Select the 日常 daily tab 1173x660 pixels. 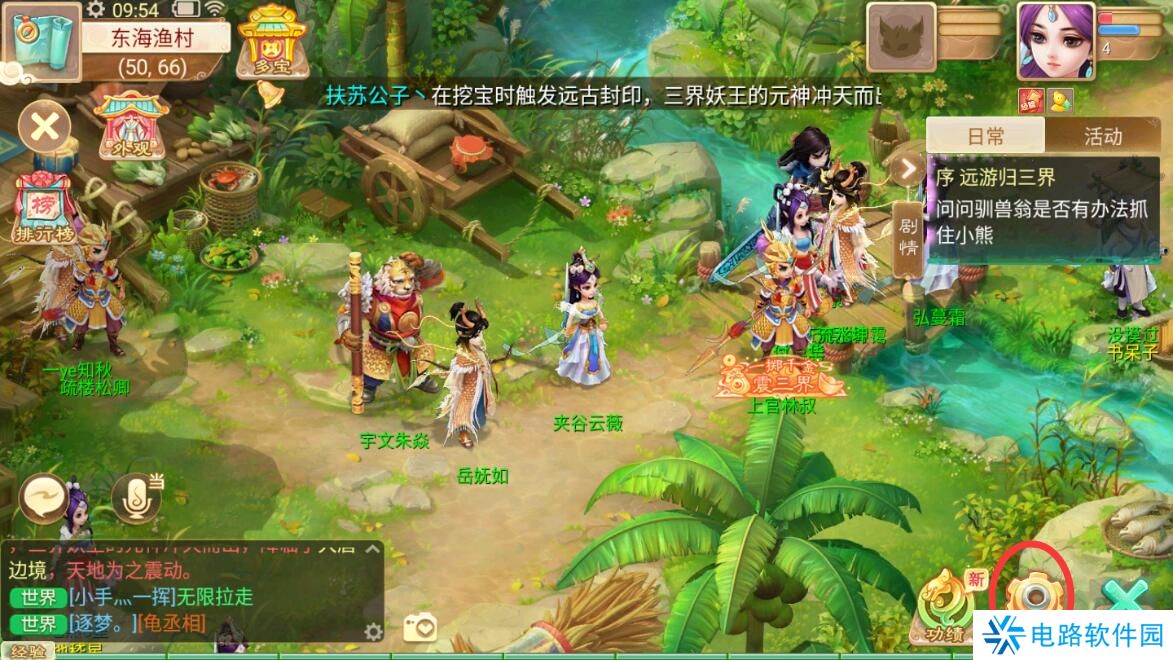coord(985,136)
